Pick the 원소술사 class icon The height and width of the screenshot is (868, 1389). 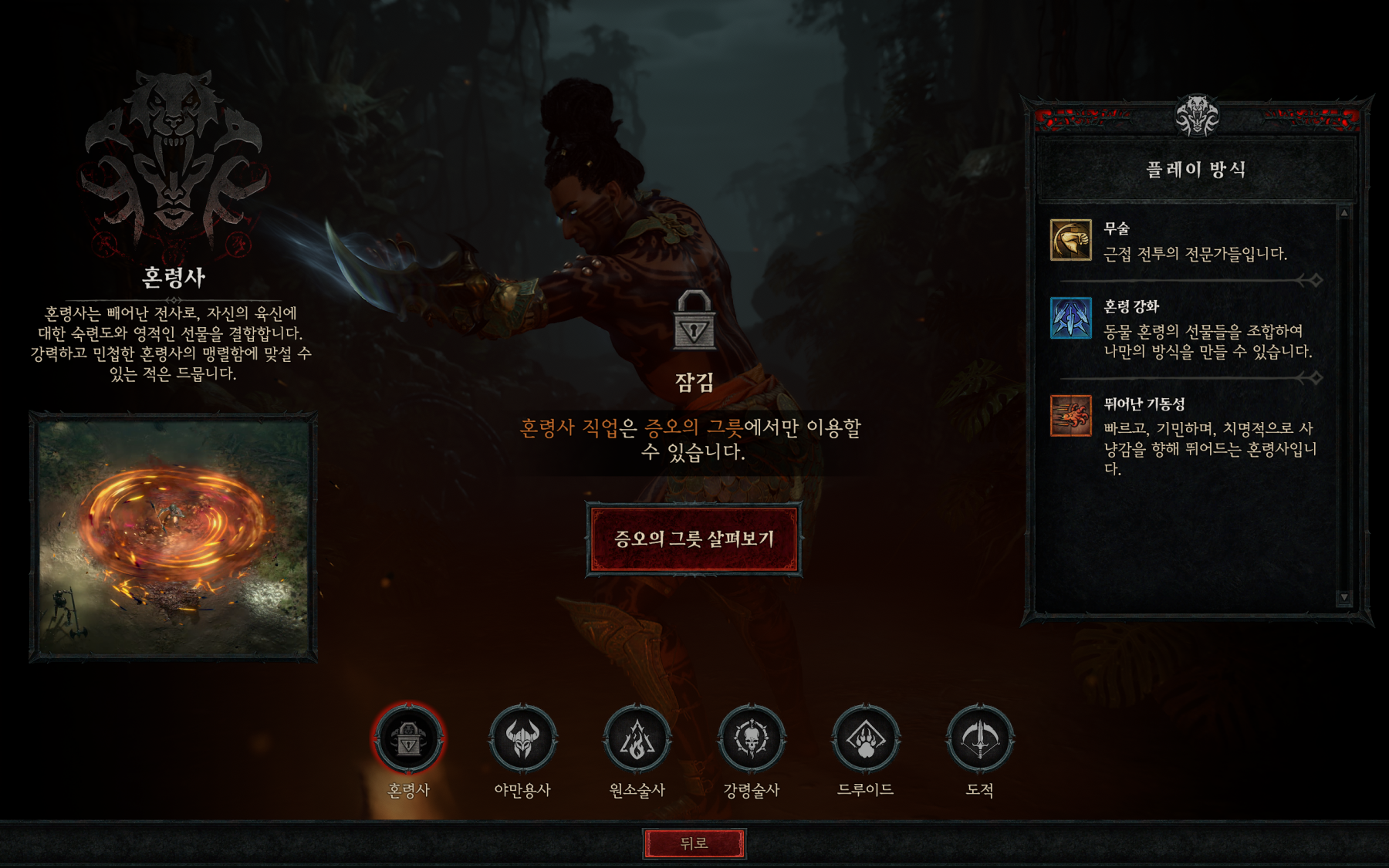pos(637,738)
